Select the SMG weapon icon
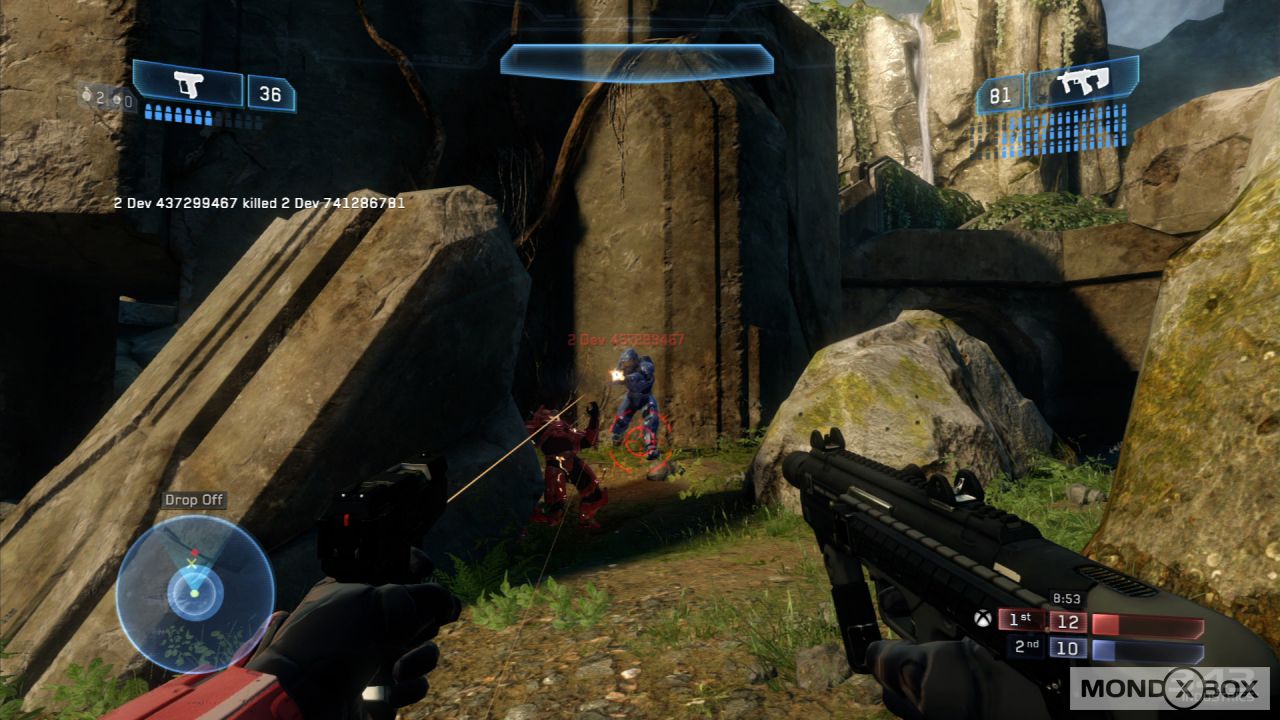Viewport: 1280px width, 720px height. [x=1082, y=83]
